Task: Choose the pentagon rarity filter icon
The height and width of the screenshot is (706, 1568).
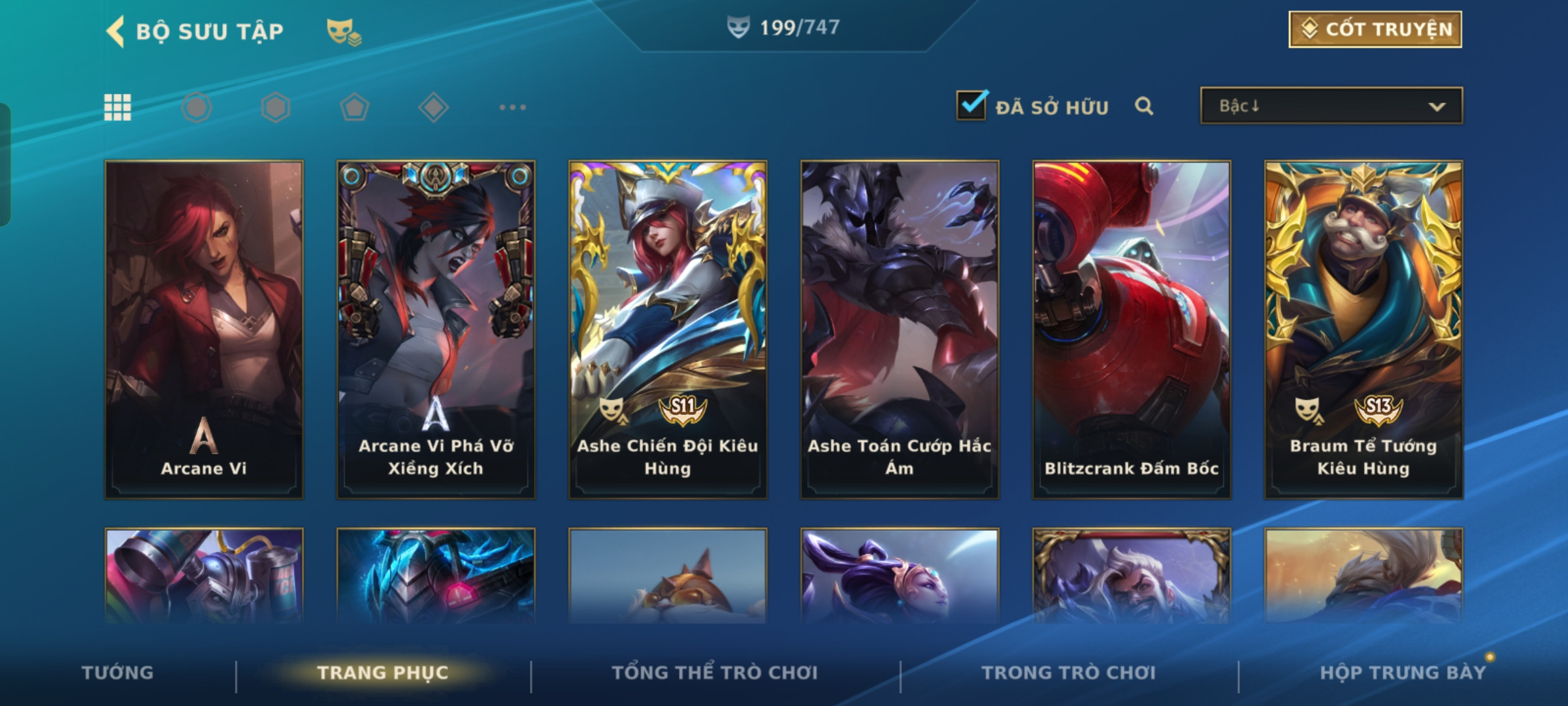Action: click(354, 107)
